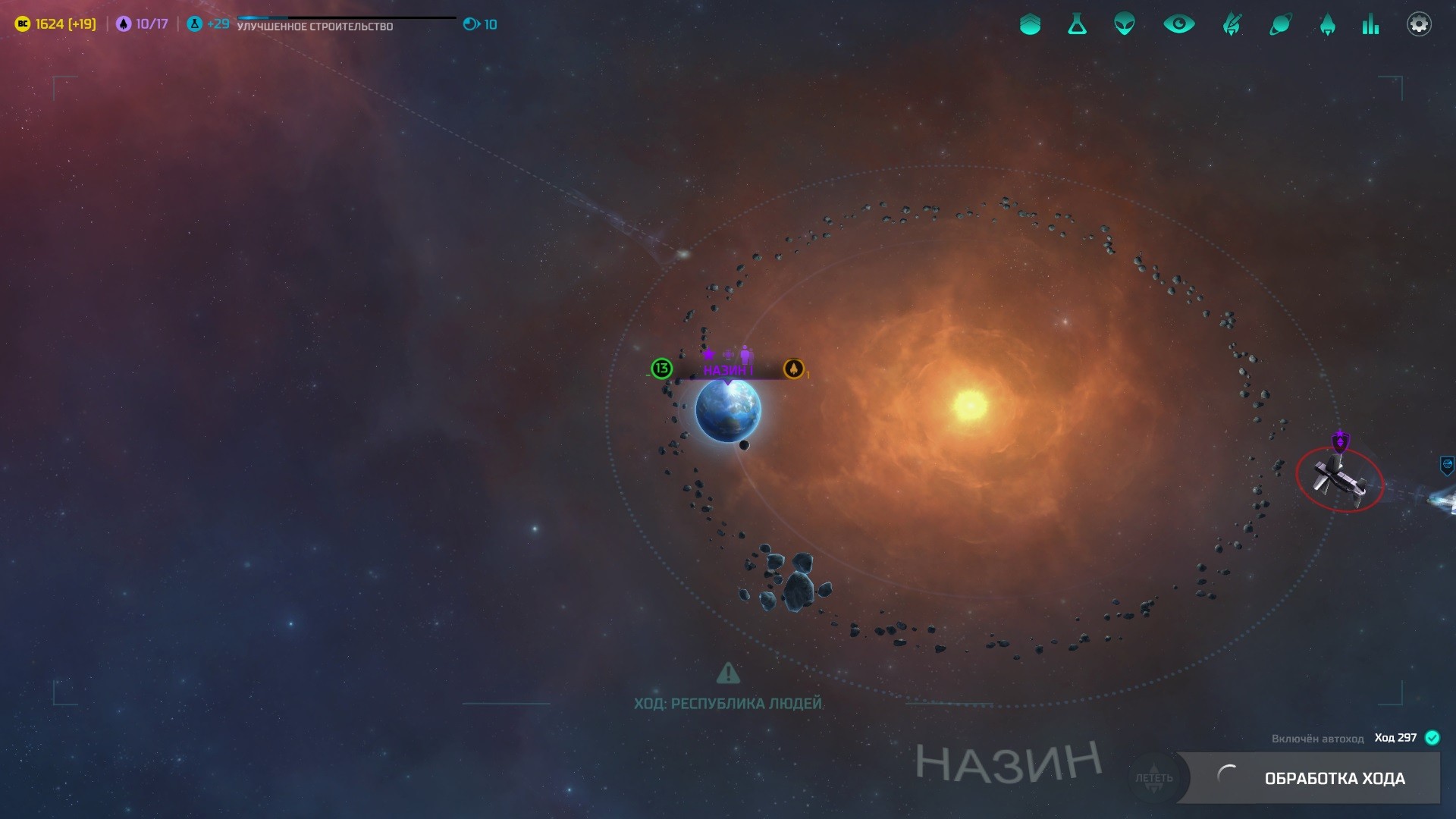Viewport: 1456px width, 819px height.
Task: Open diplomacy via the alien head icon
Action: click(1125, 24)
